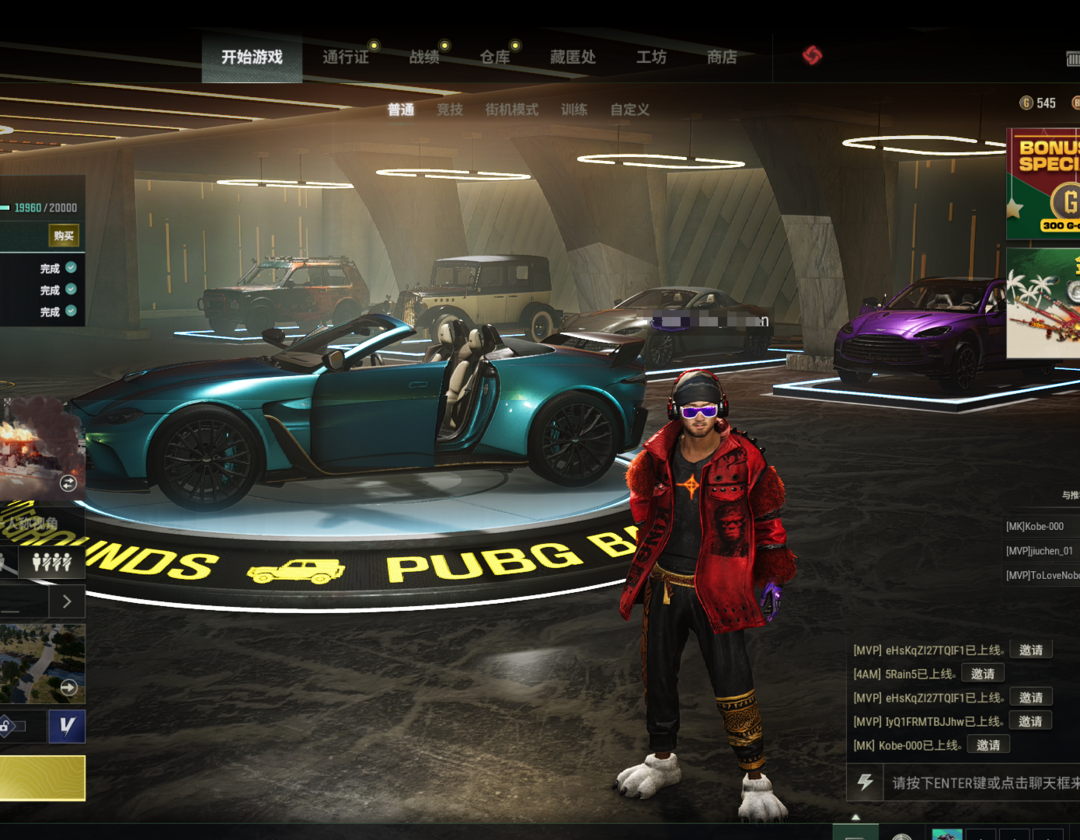Invite 5Rain5 via the 邀请 button

(x=982, y=674)
